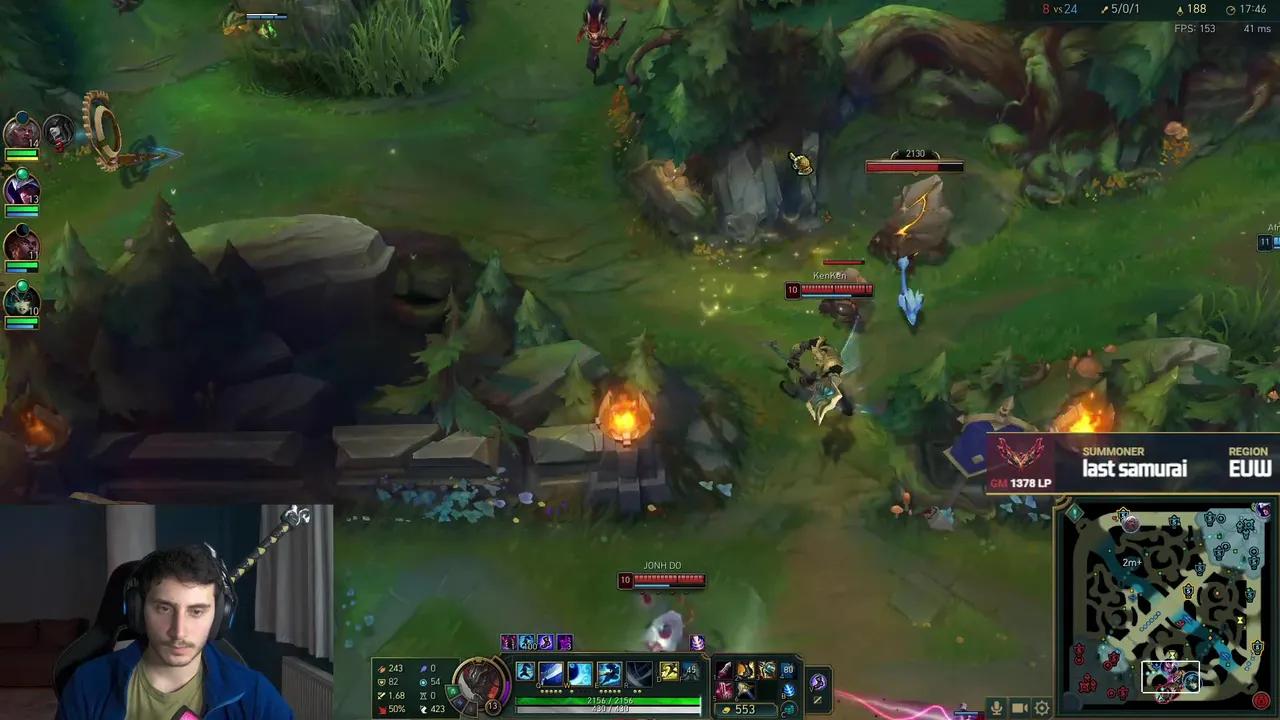Click the first item slot in inventory
This screenshot has width=1280, height=720.
tap(722, 669)
